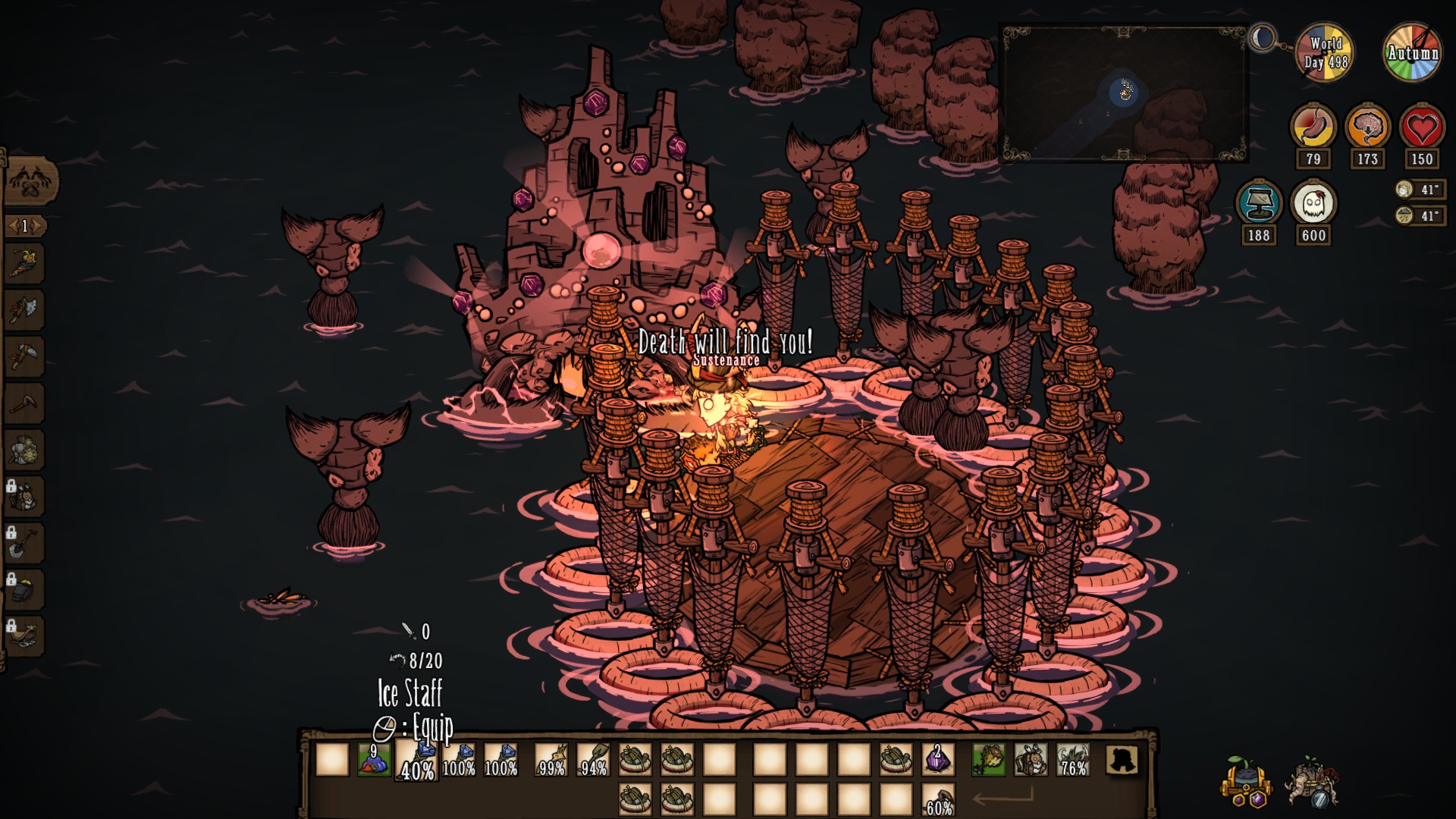Open the crafting menu tab
The height and width of the screenshot is (819, 1456).
[30, 183]
